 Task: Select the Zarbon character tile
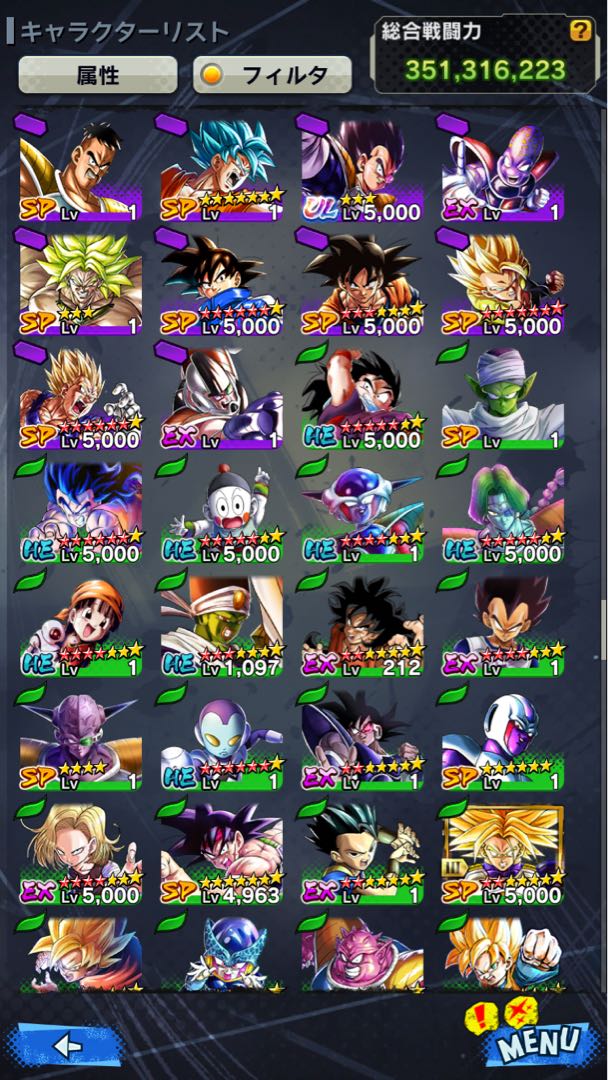pyautogui.click(x=503, y=511)
